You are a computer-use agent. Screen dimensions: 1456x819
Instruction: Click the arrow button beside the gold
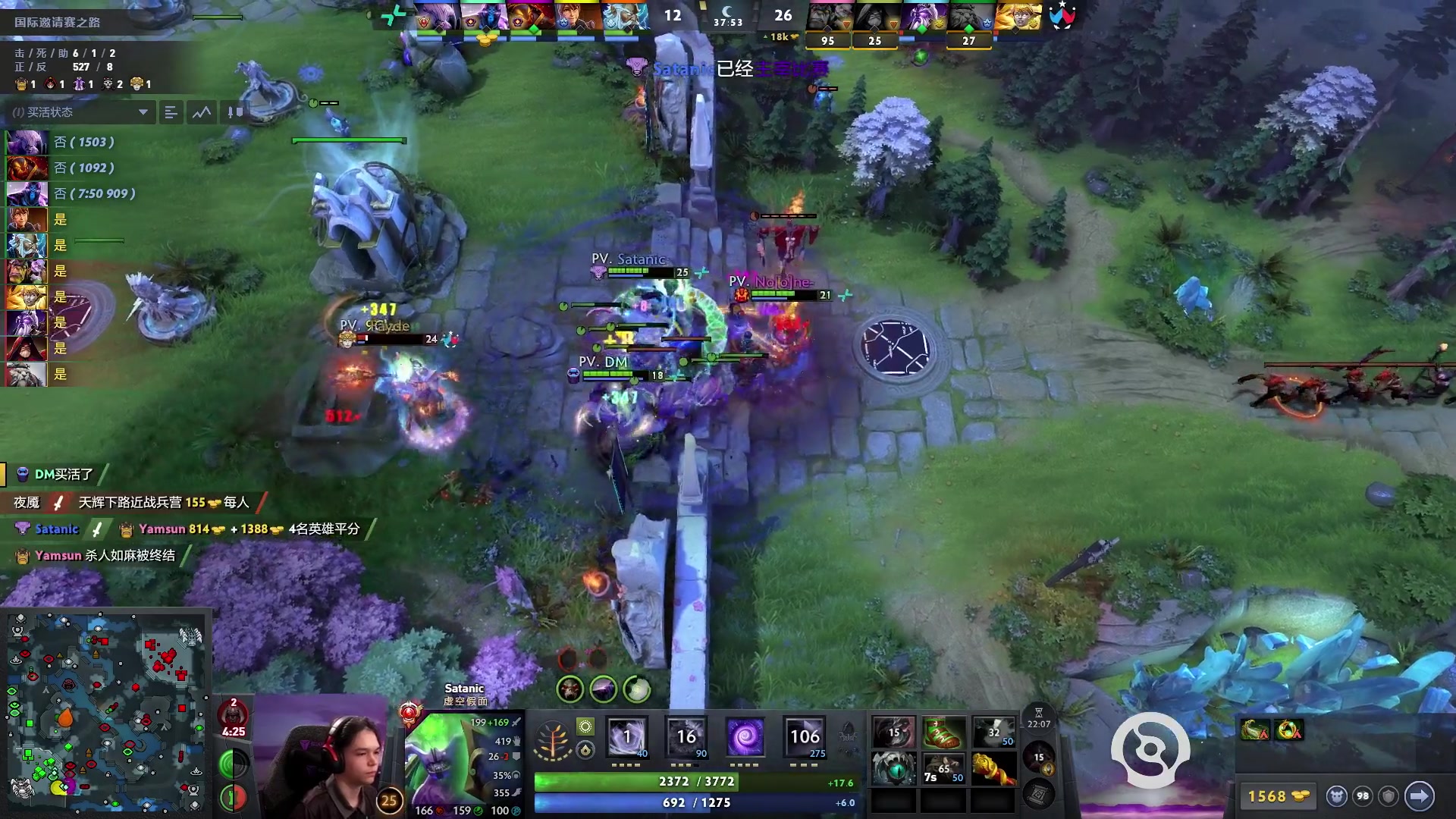[x=1419, y=796]
